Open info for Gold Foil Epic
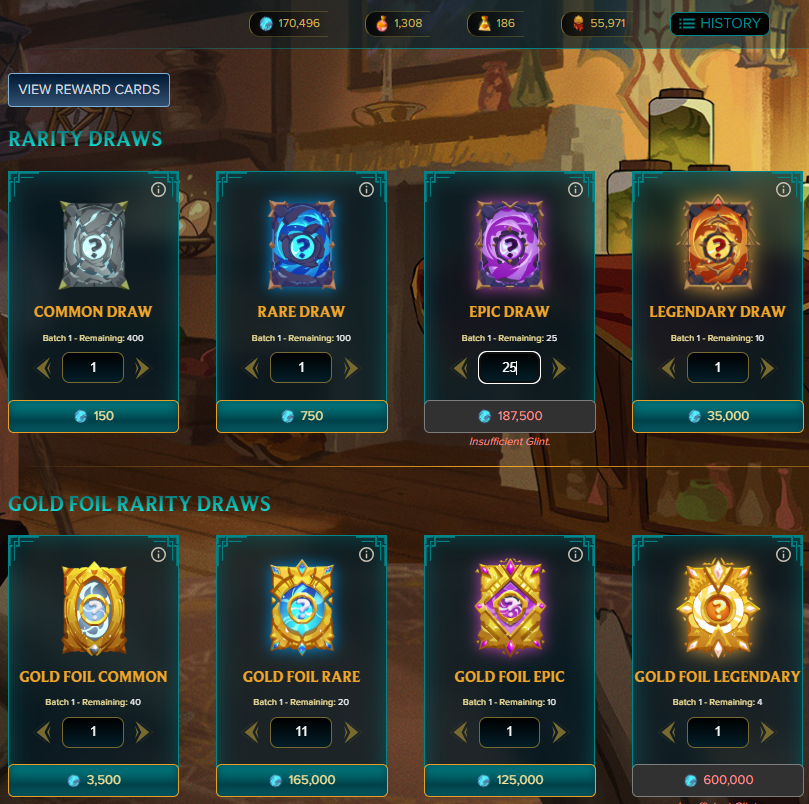The image size is (809, 804). point(574,554)
